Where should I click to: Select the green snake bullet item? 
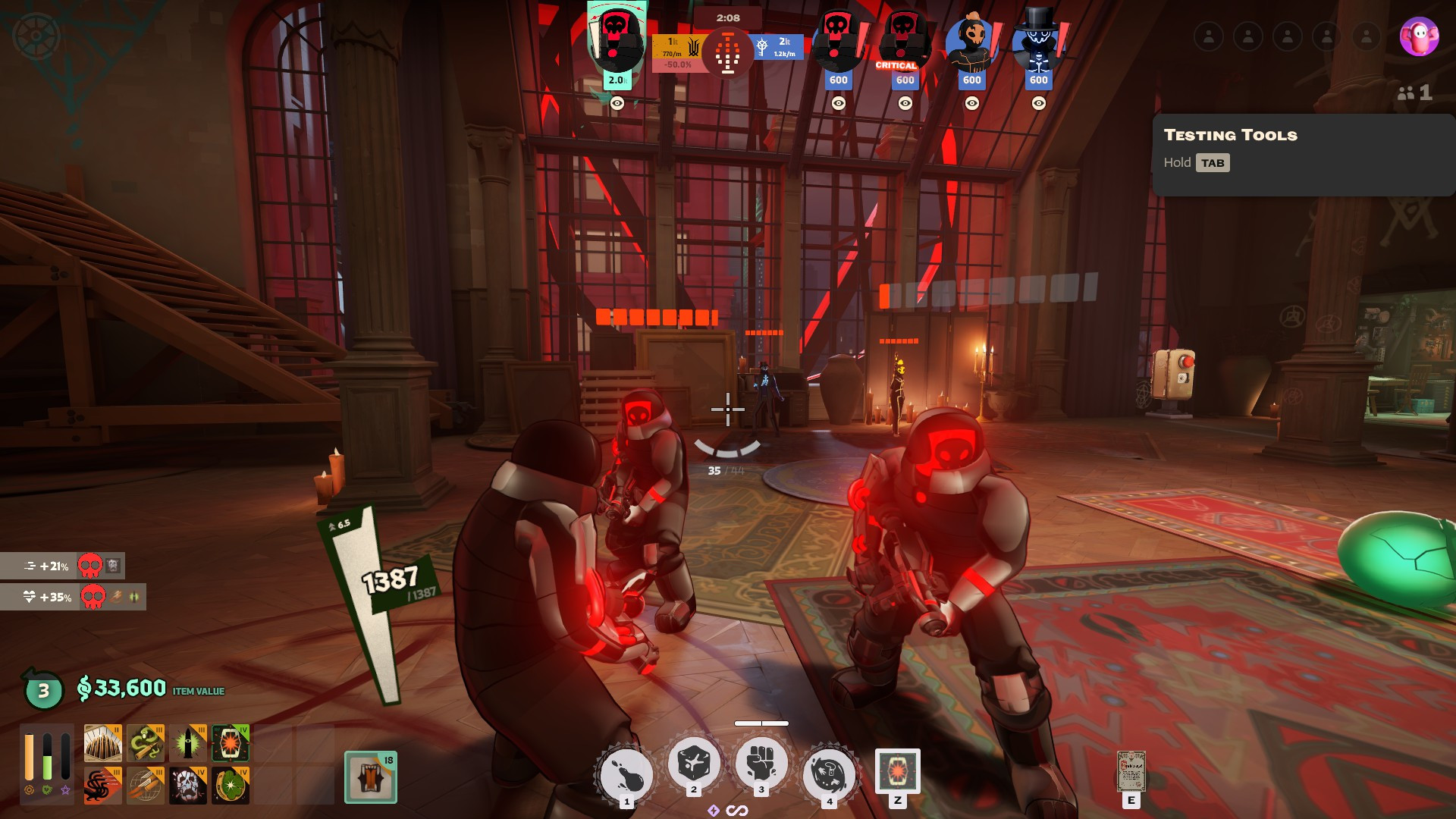(x=146, y=742)
